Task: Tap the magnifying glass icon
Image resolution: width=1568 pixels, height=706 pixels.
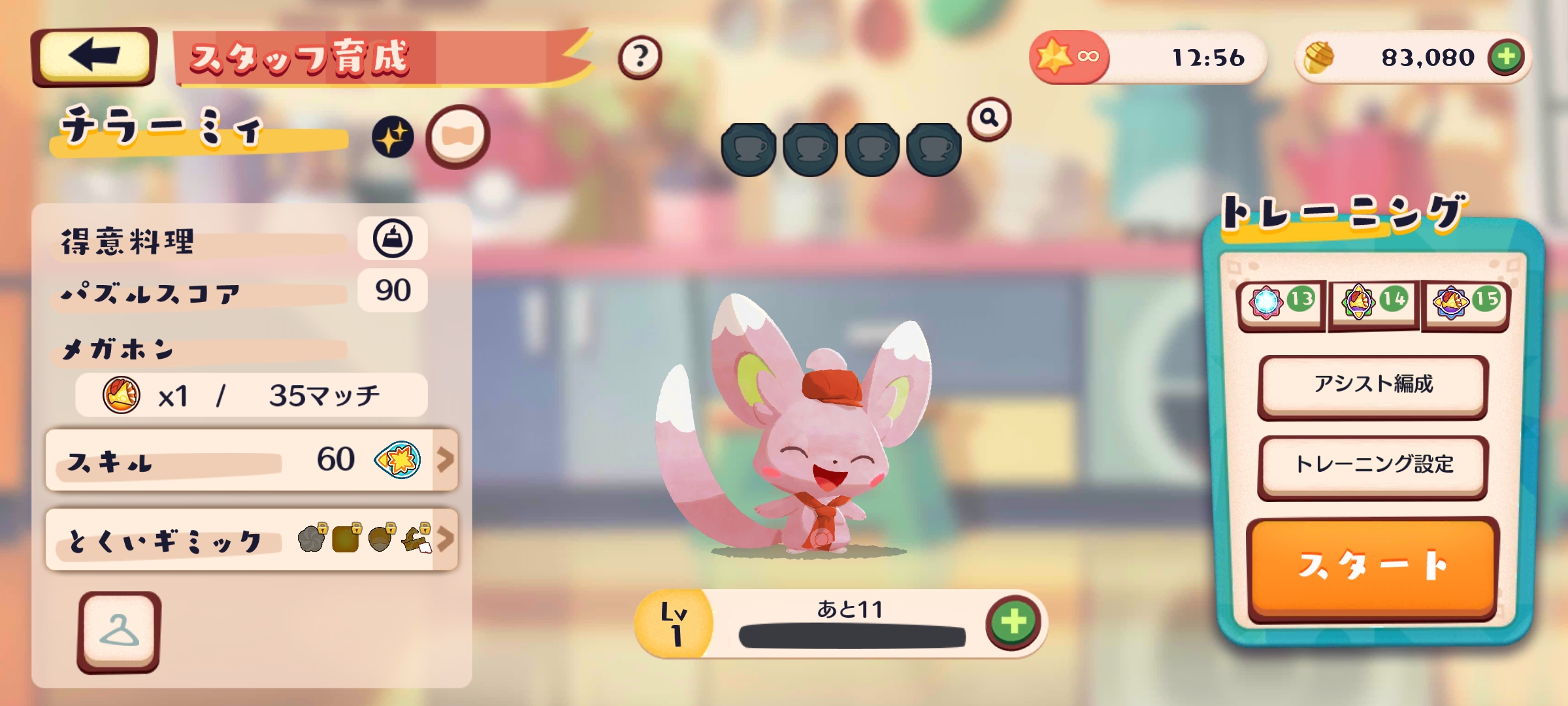Action: (989, 118)
